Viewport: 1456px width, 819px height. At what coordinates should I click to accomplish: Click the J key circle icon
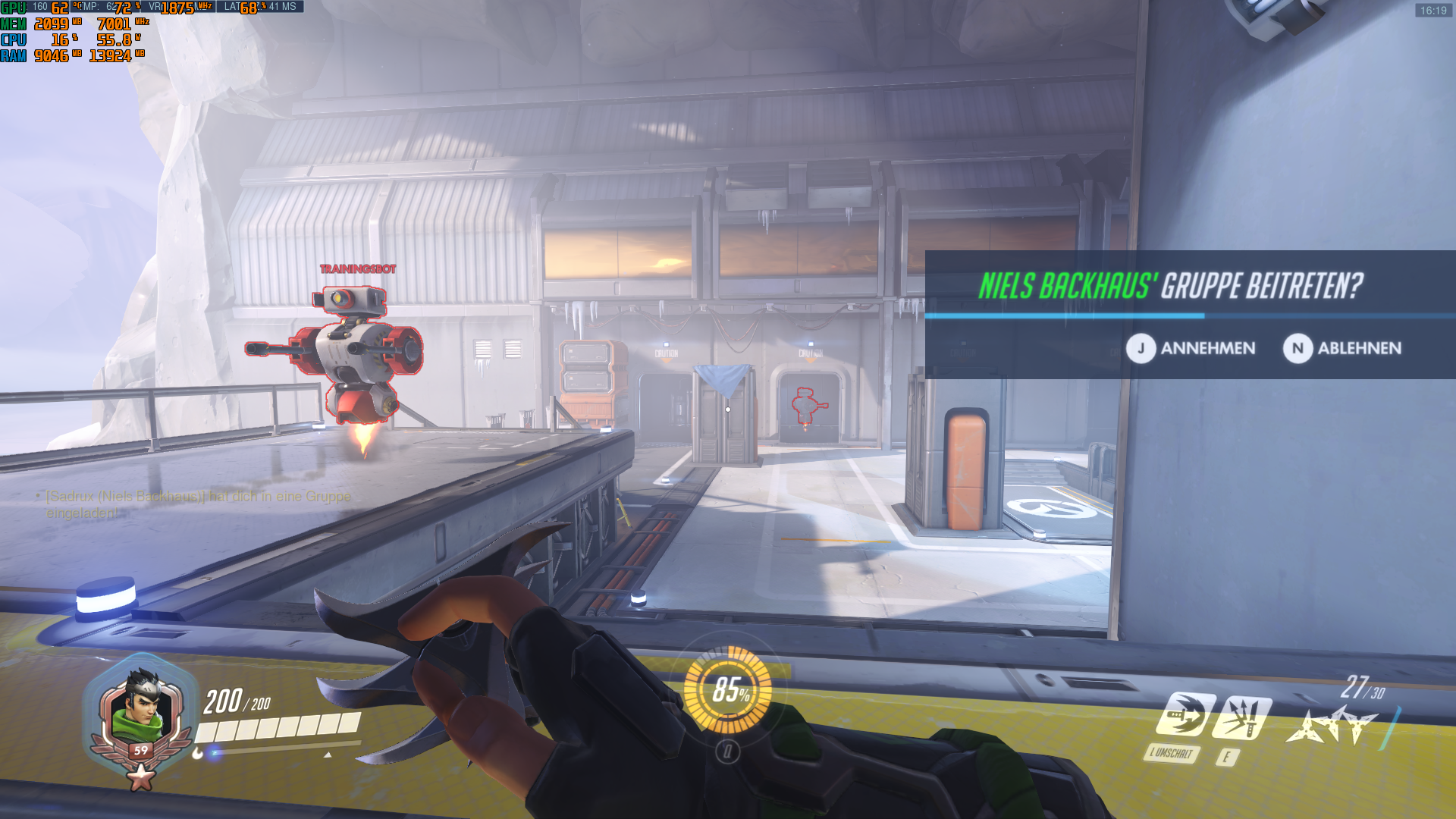[1141, 349]
